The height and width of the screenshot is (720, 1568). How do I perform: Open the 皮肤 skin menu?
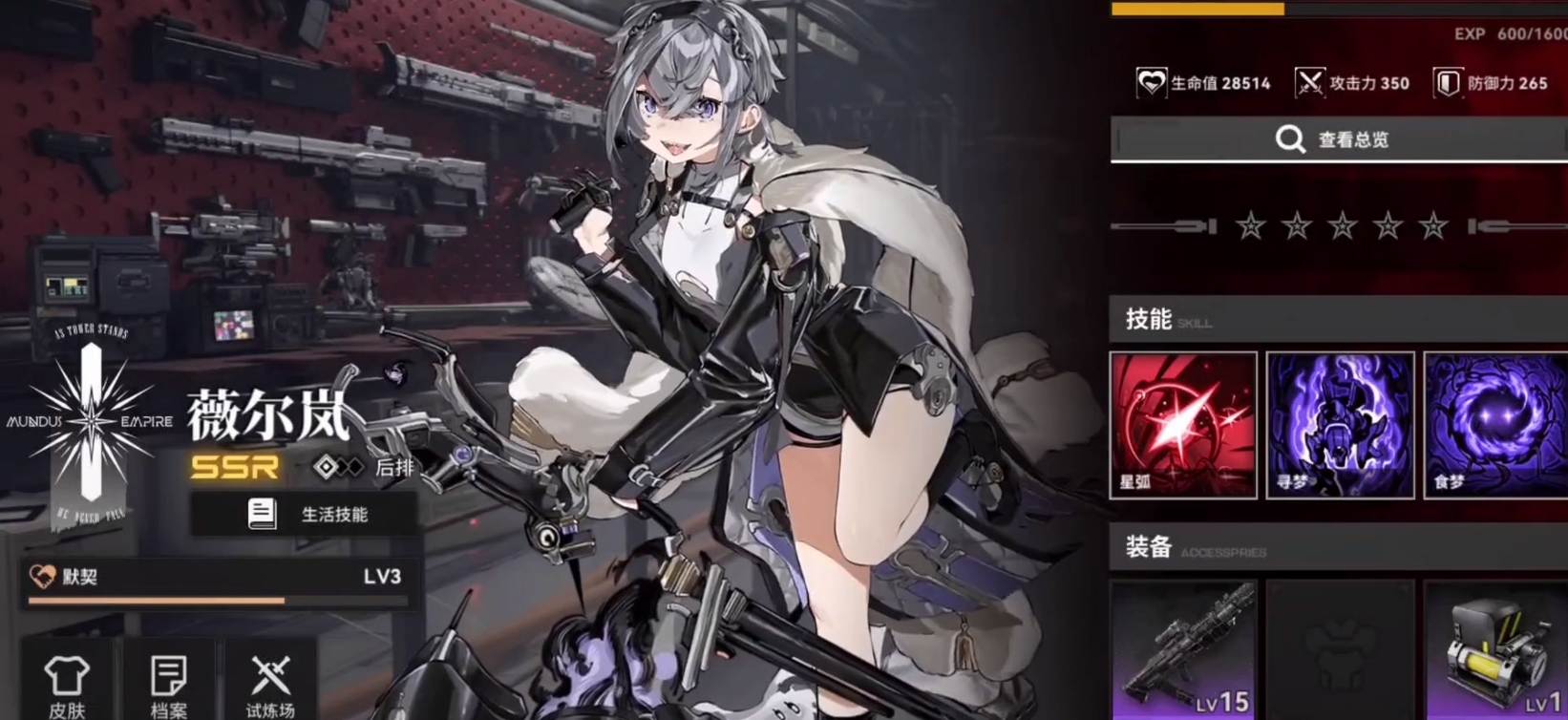[67, 686]
